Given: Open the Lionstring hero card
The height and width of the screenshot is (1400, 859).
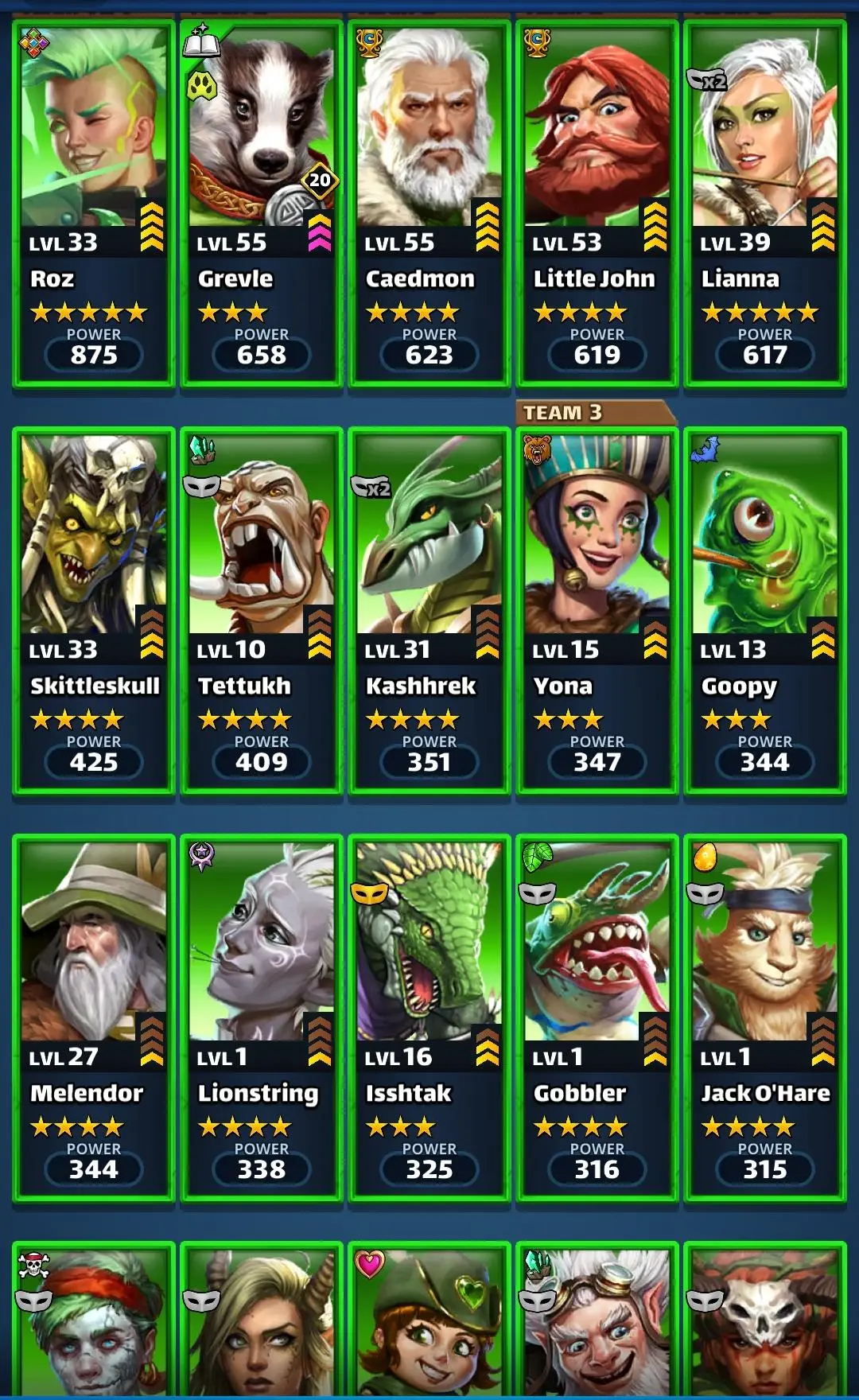Looking at the screenshot, I should [x=262, y=1018].
